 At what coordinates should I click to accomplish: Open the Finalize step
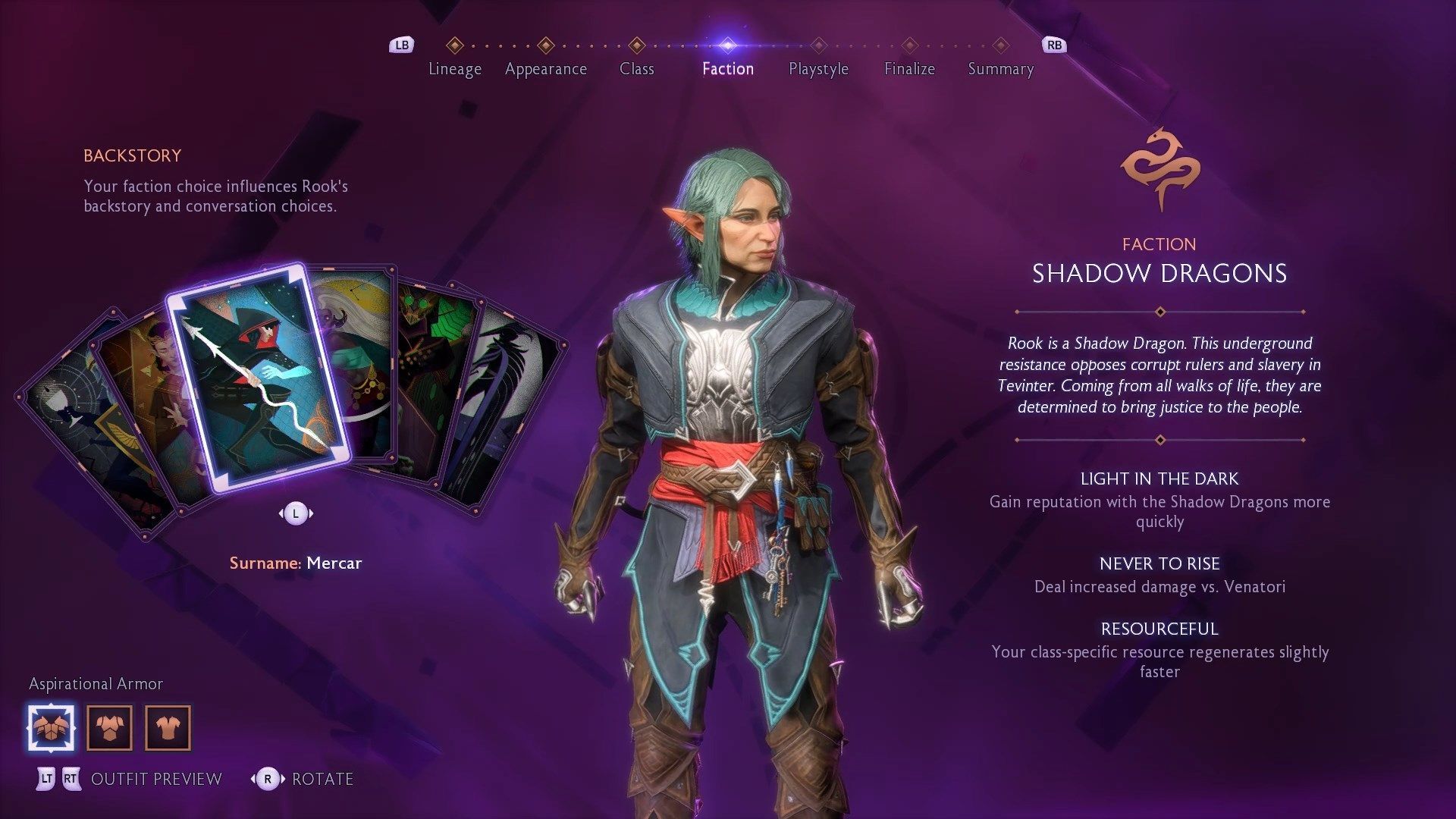909,68
